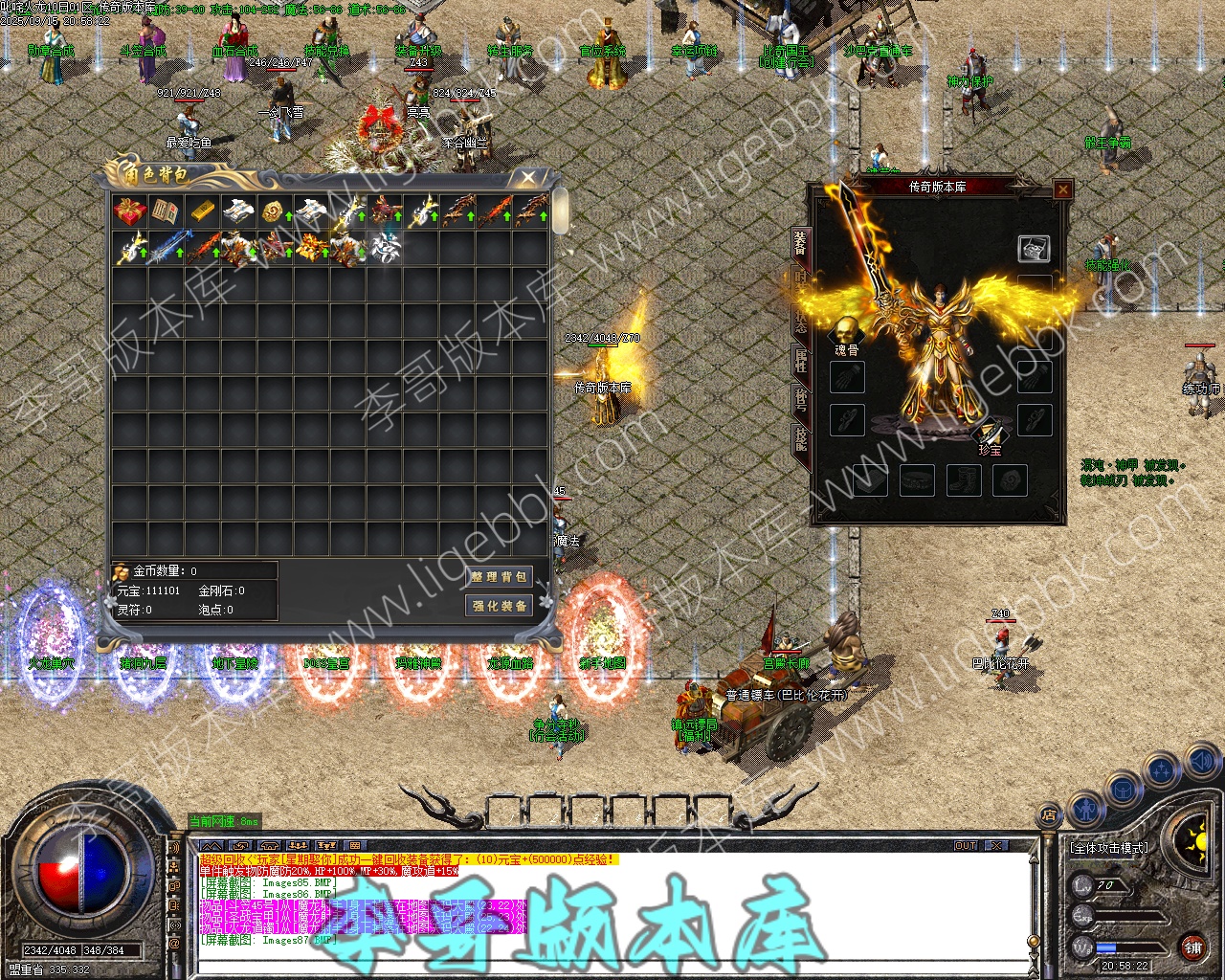Open the 珍宝 treasure slot
The height and width of the screenshot is (980, 1225).
click(x=989, y=435)
